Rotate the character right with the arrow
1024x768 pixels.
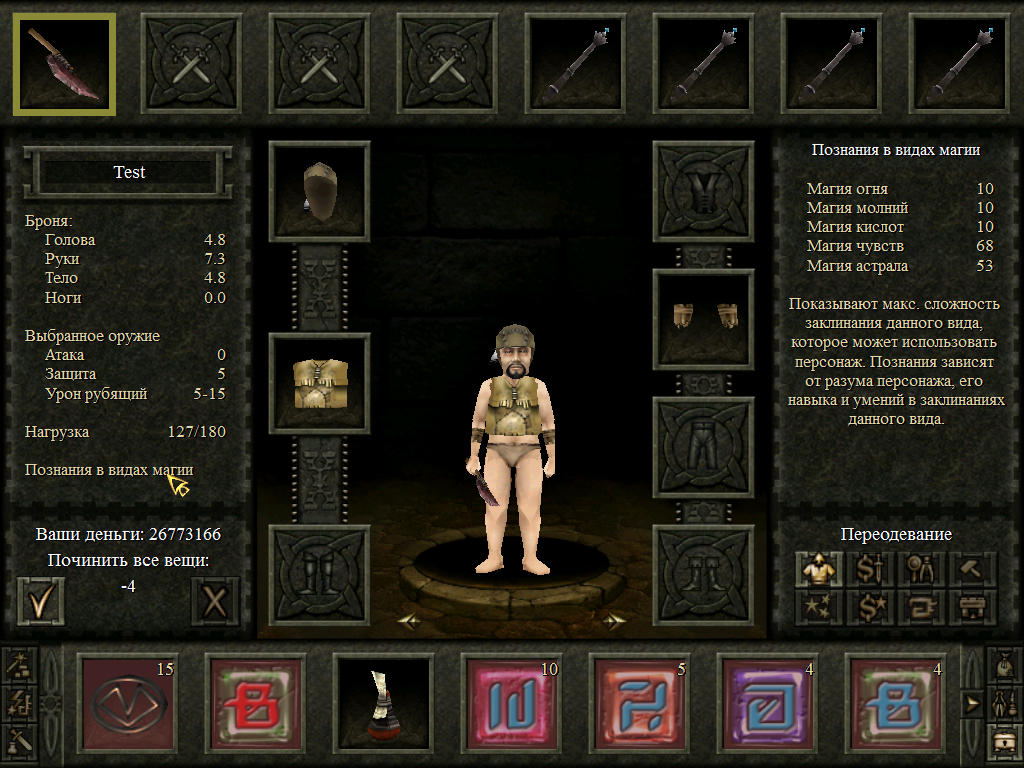point(612,620)
